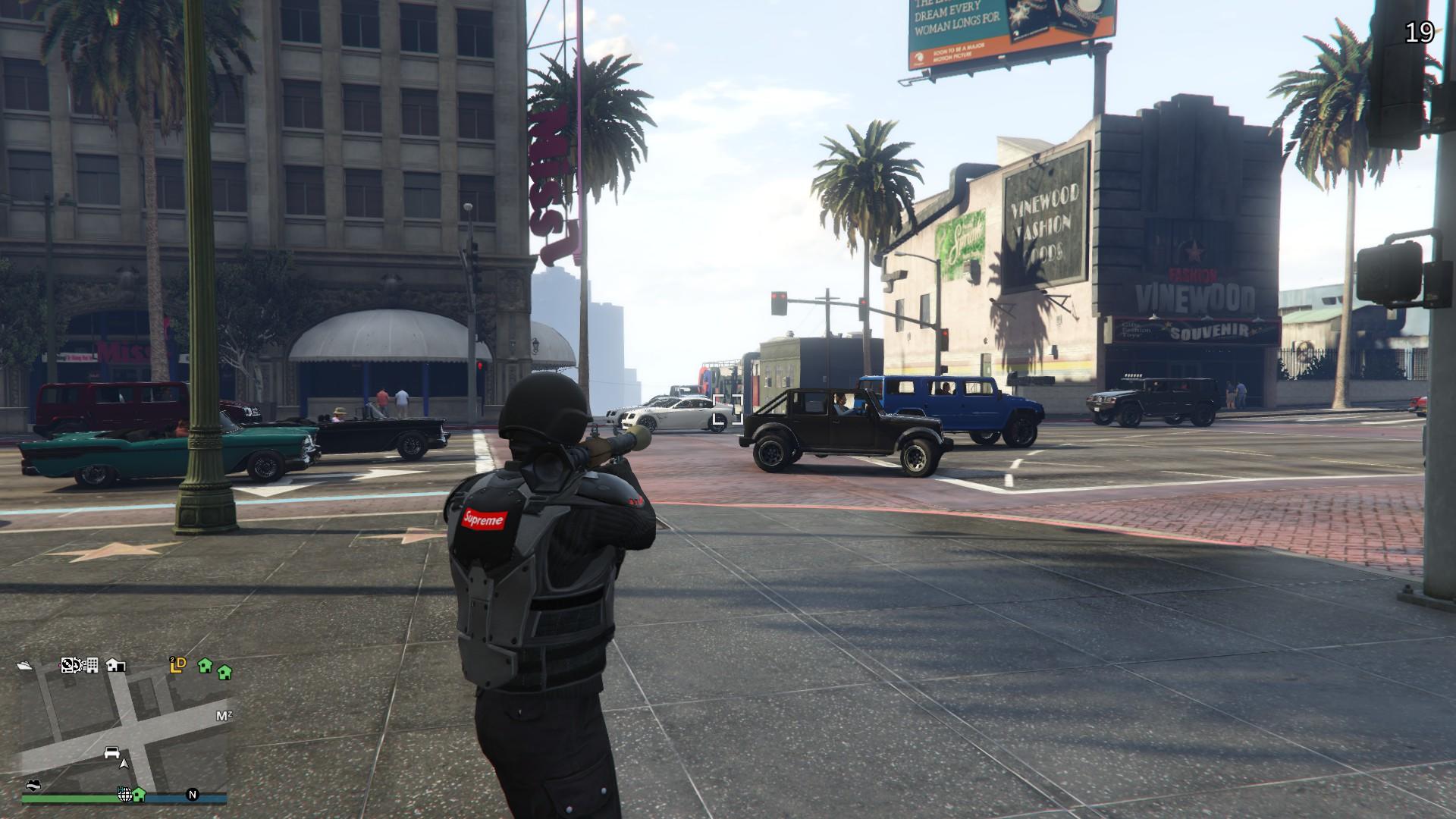1456x819 pixels.
Task: Click the player direction arrow on the minimap
Action: coord(124,764)
